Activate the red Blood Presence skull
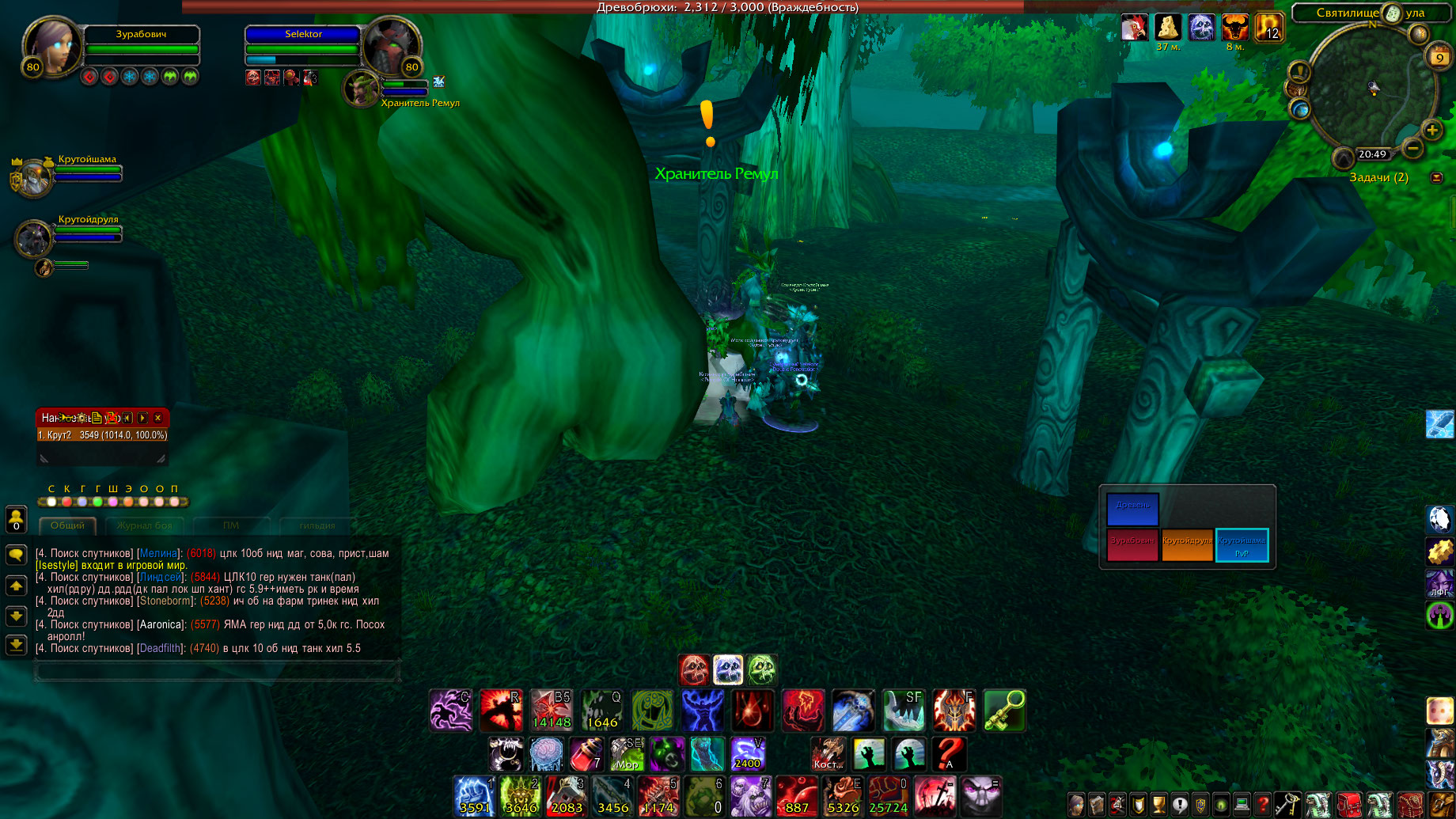 point(694,670)
